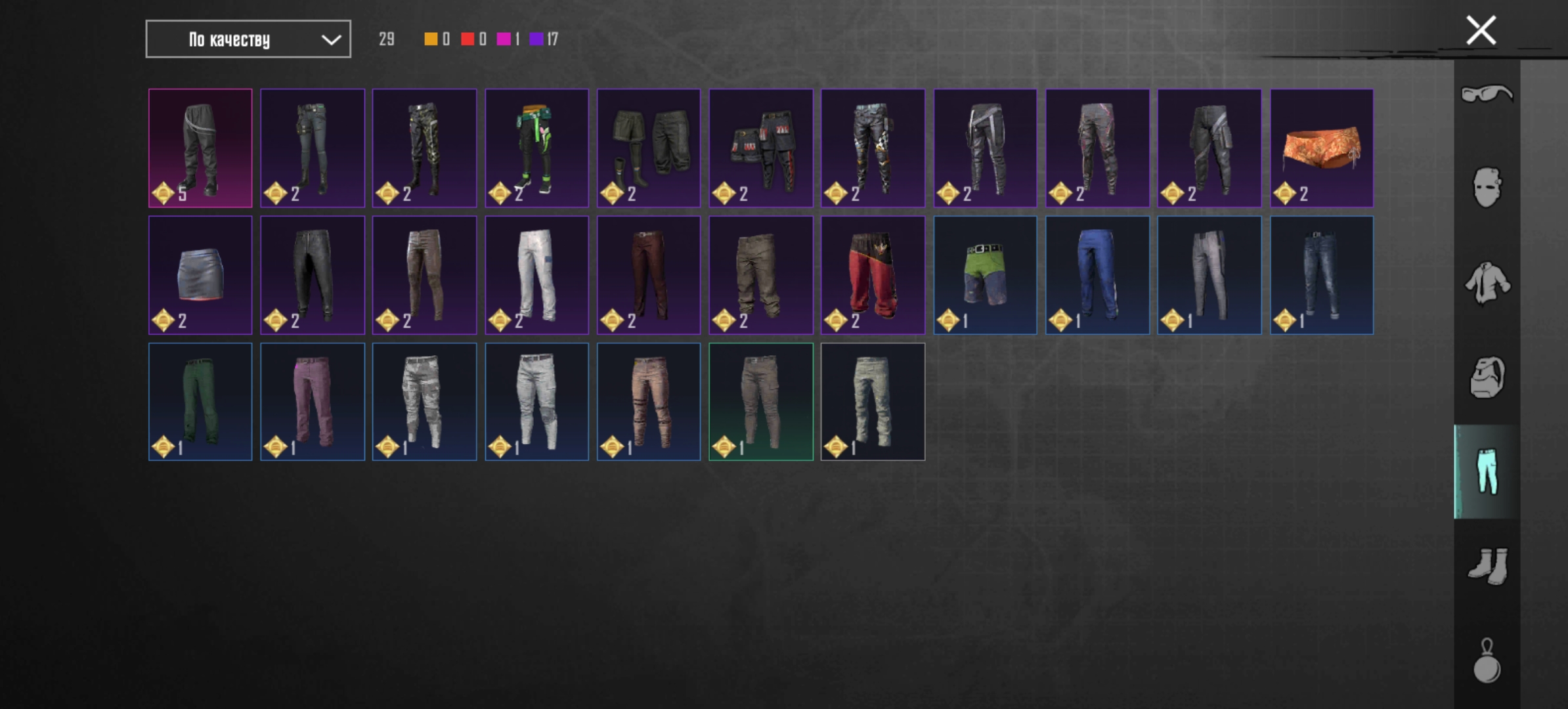
Task: Select the grey mini skirt item
Action: pos(200,275)
